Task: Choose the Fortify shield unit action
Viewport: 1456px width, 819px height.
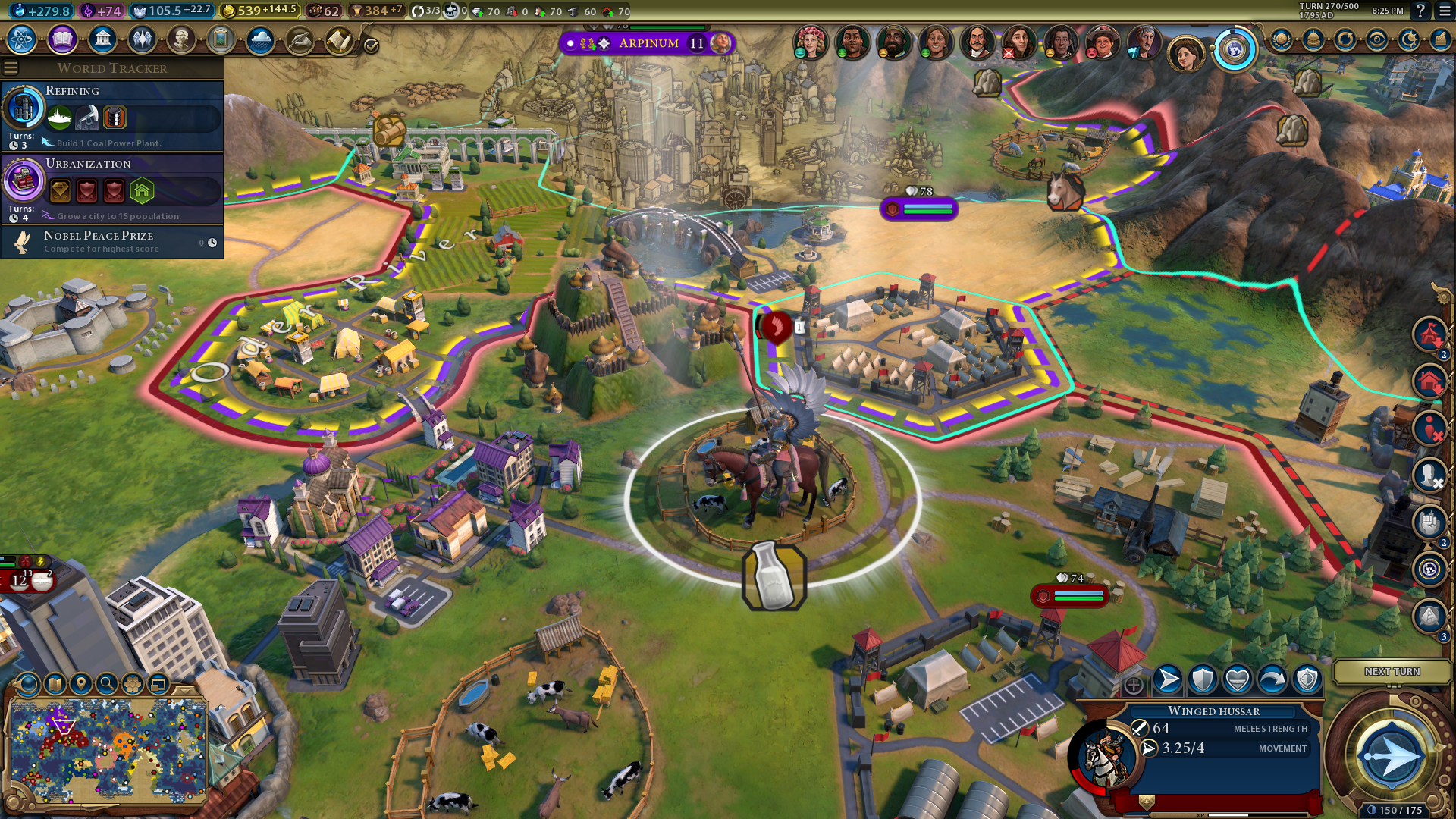Action: (1203, 679)
